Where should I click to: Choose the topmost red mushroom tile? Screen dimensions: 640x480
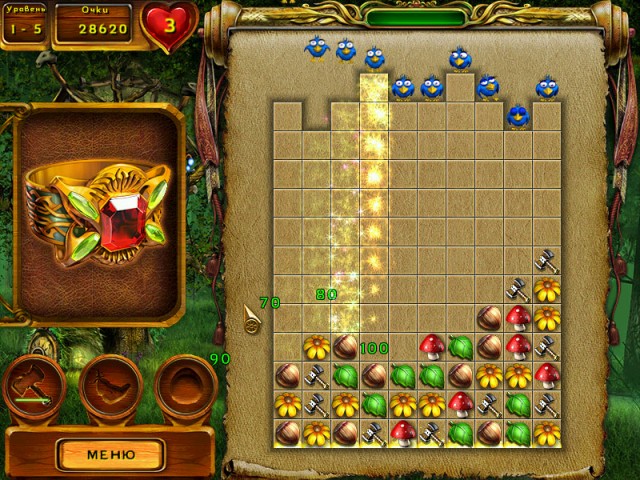517,318
